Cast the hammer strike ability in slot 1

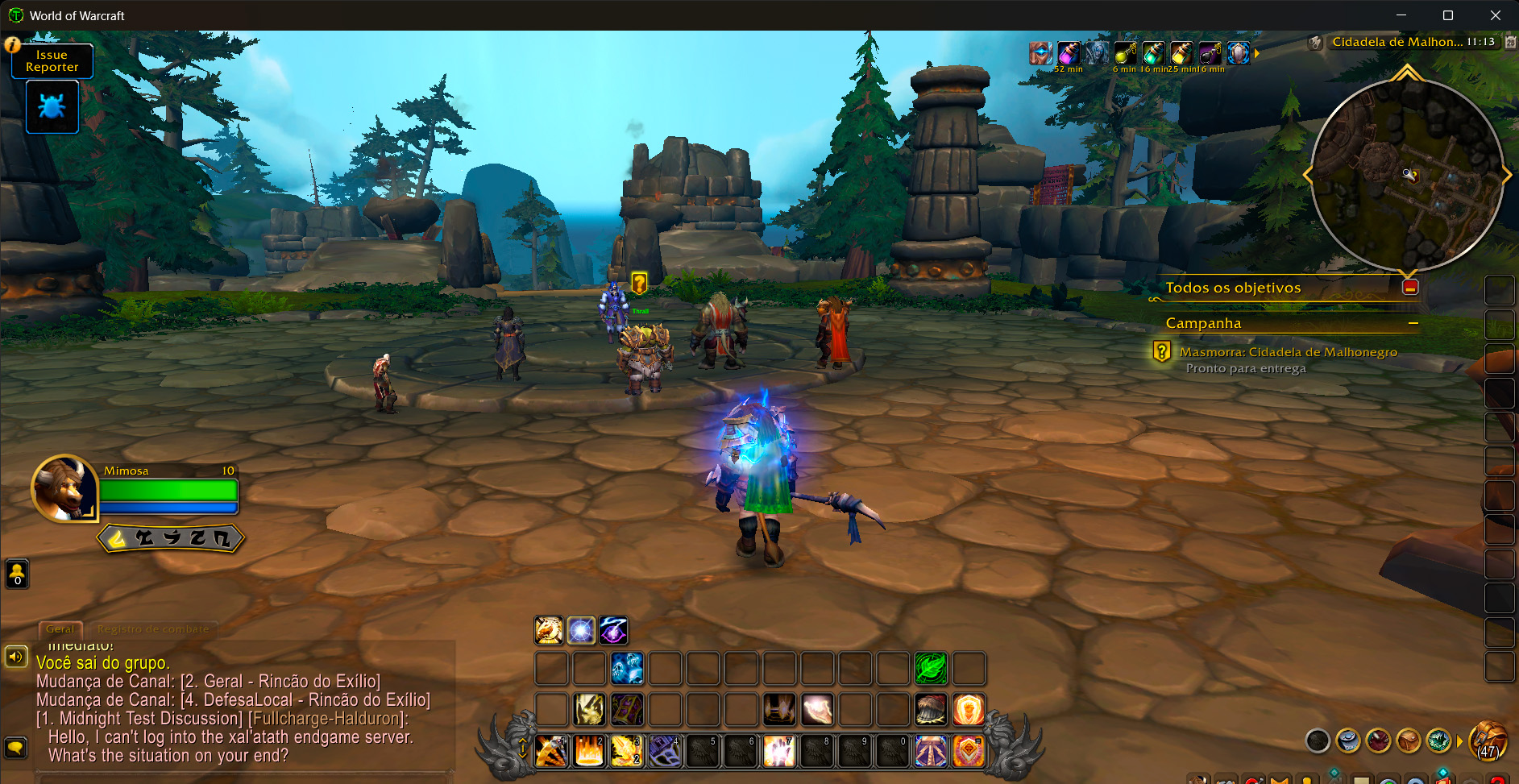coord(551,751)
